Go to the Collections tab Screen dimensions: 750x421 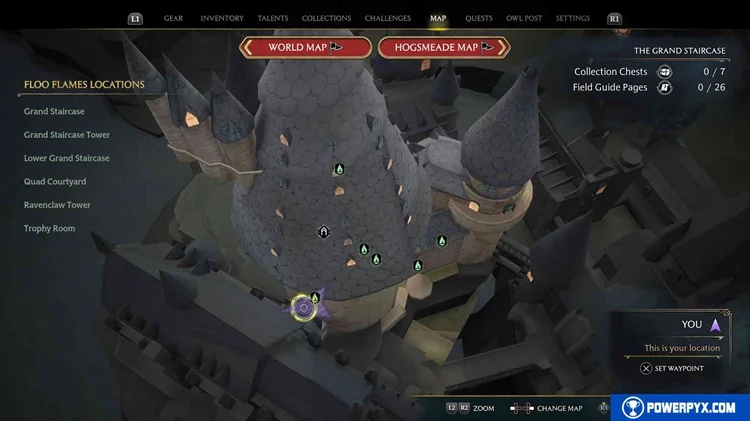point(326,18)
